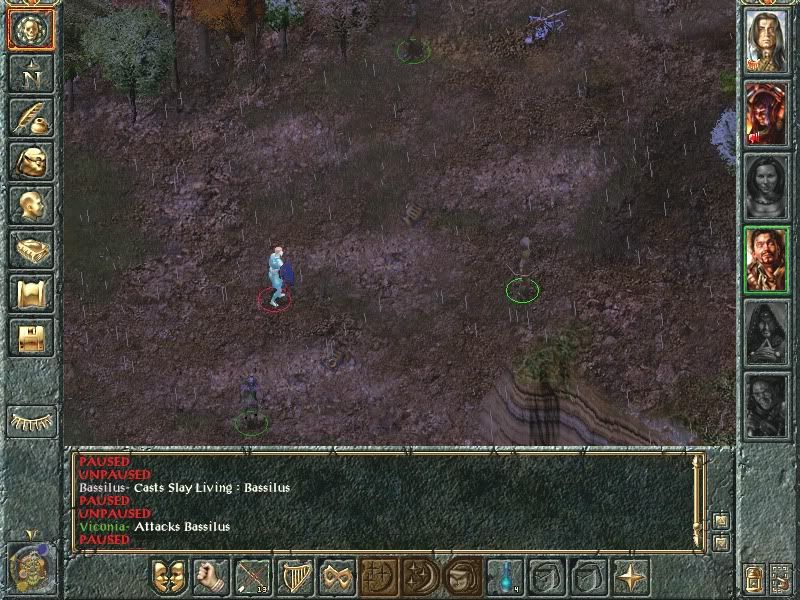Open the options floppy disk button

tap(30, 337)
